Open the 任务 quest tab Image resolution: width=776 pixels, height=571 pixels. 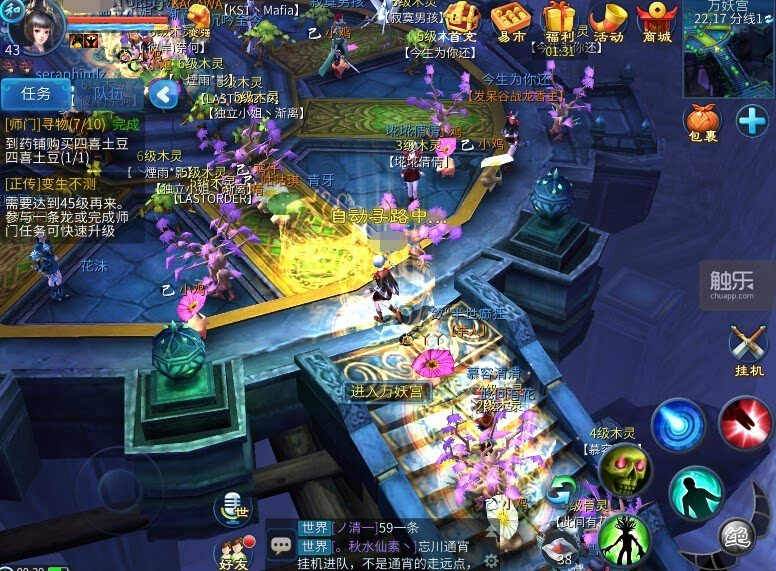[36, 94]
